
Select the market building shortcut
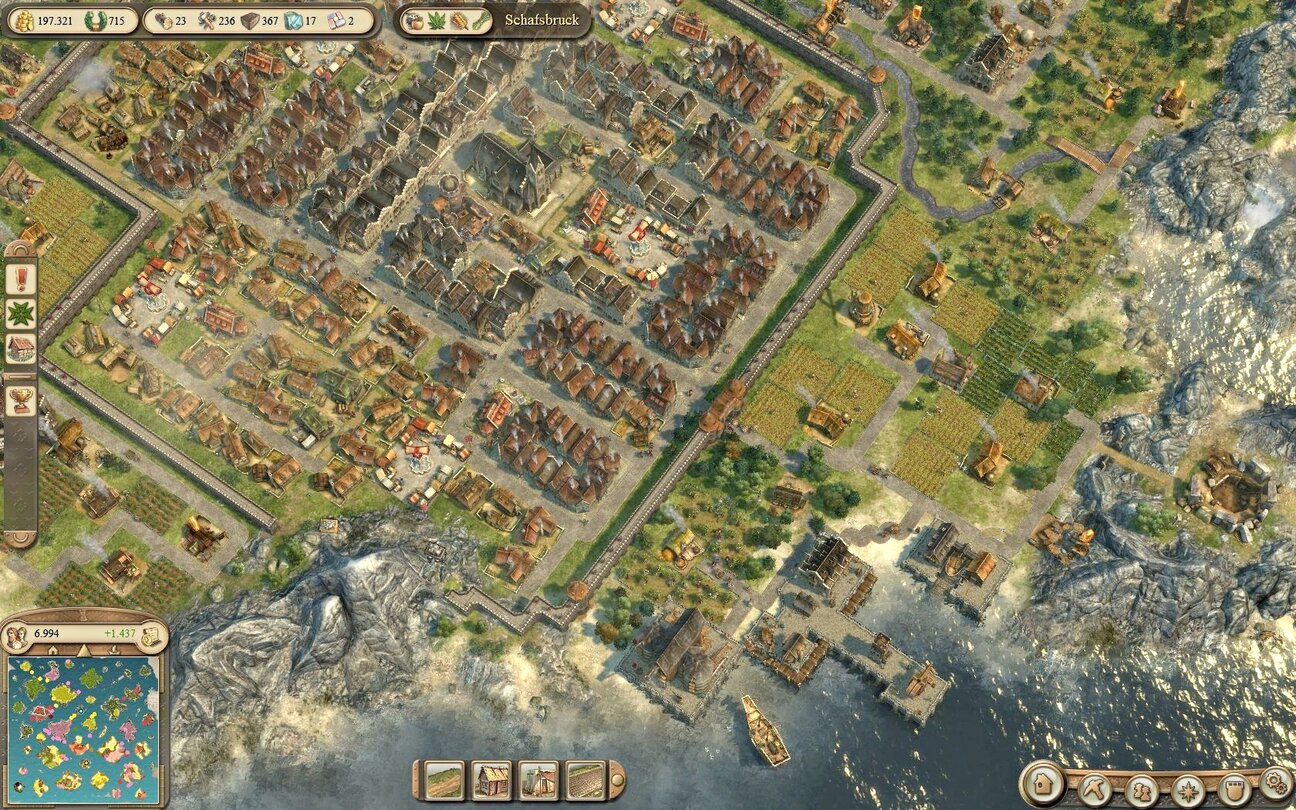(538, 780)
